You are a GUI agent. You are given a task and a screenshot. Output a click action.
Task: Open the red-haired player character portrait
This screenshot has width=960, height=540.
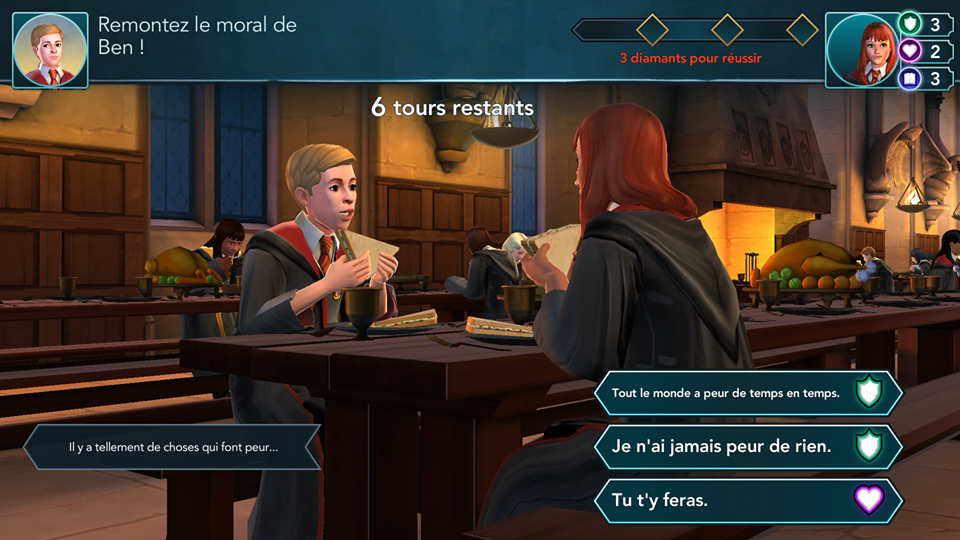pos(862,50)
